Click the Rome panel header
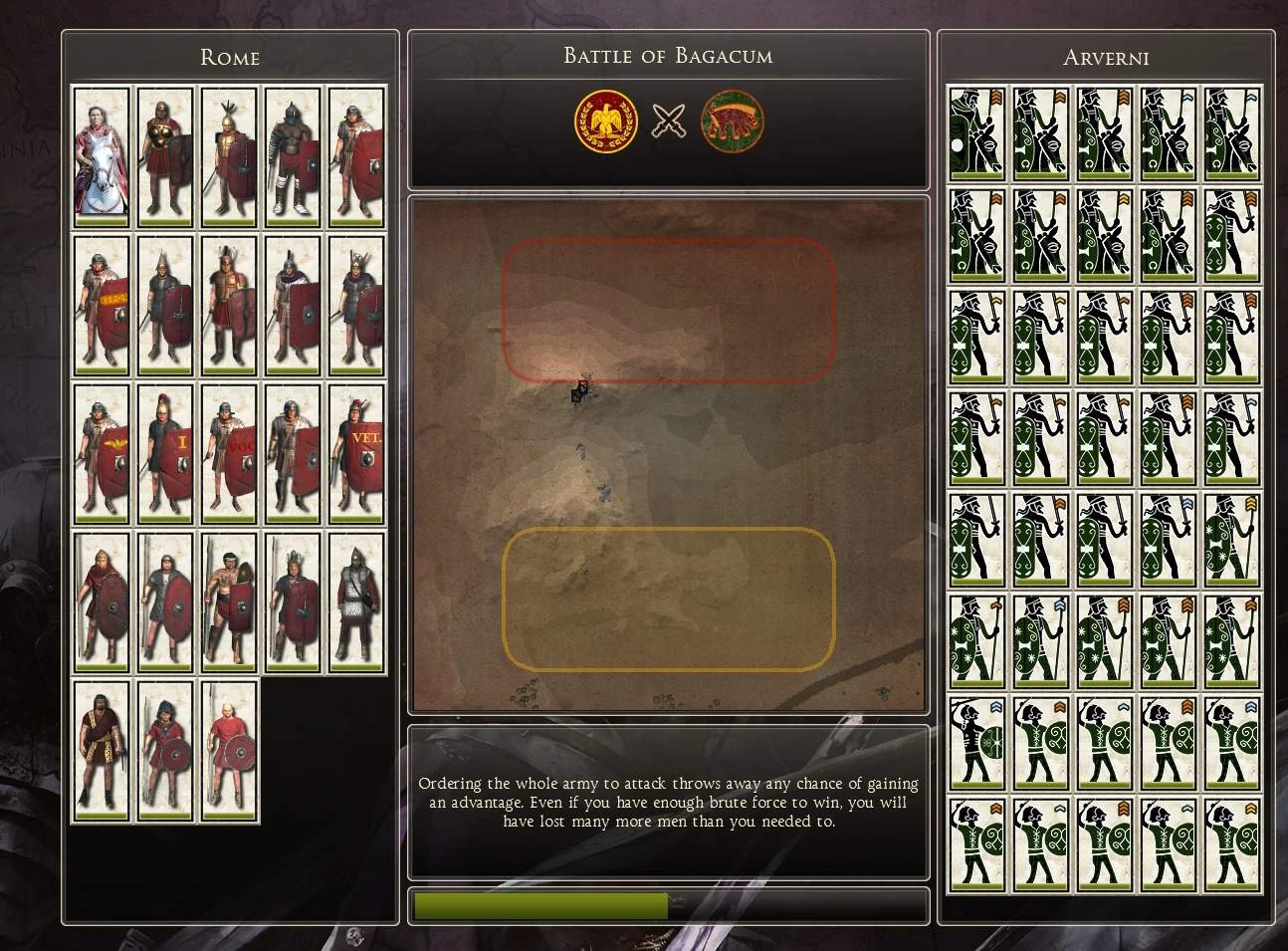 pyautogui.click(x=230, y=57)
